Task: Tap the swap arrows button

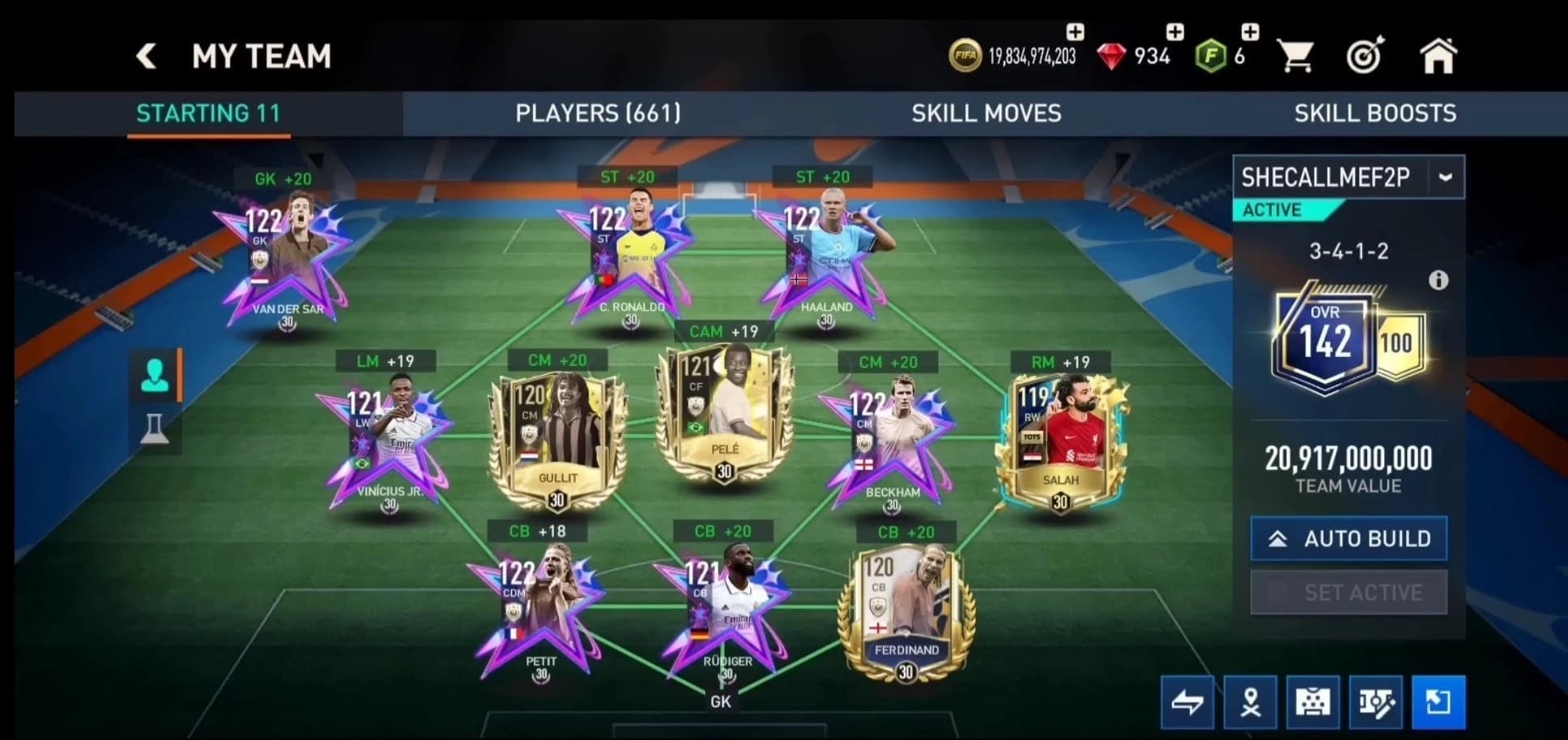Action: (1187, 702)
